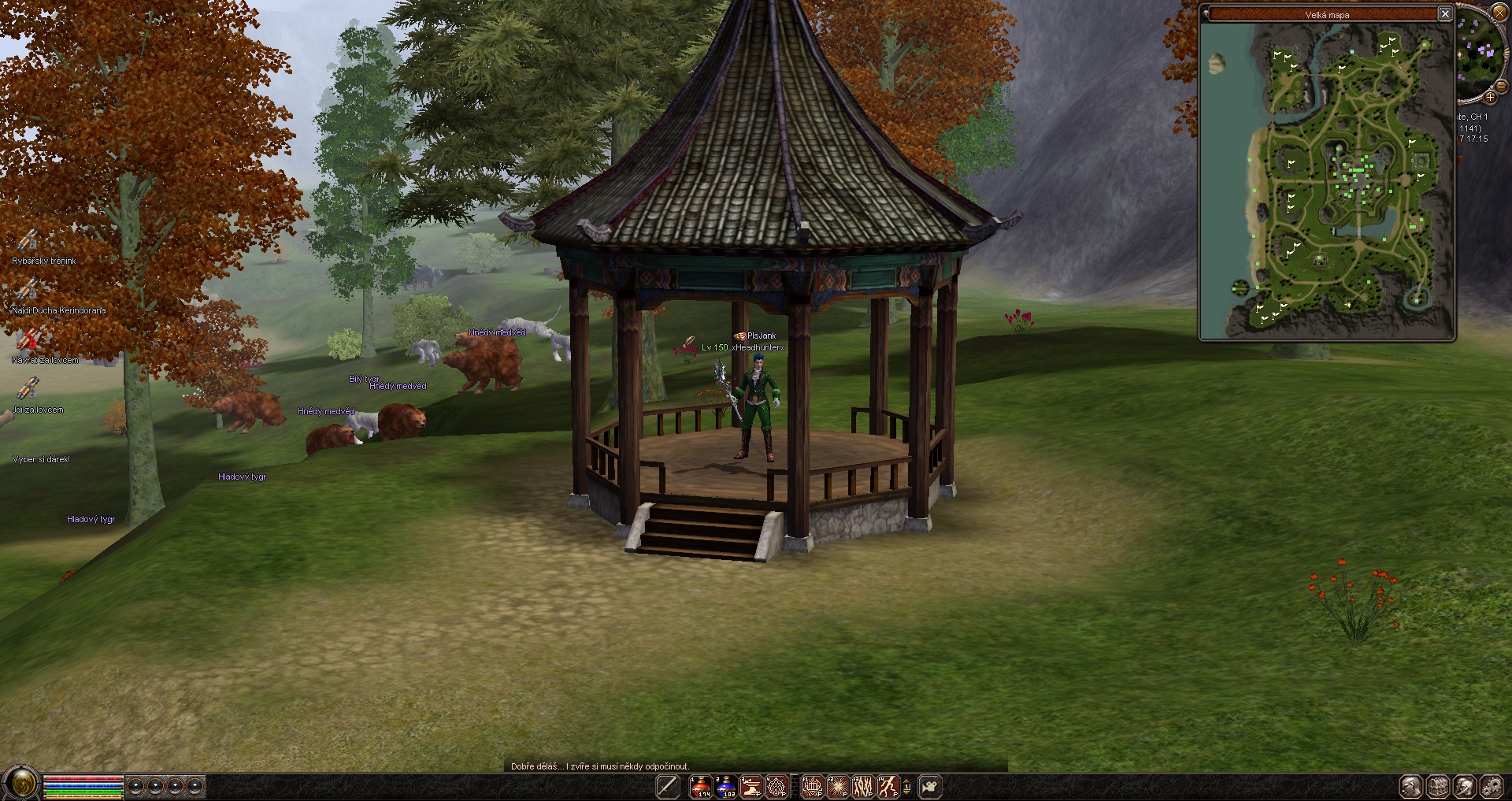The width and height of the screenshot is (1512, 801).
Task: Close the Velká mapa window
Action: click(1445, 13)
